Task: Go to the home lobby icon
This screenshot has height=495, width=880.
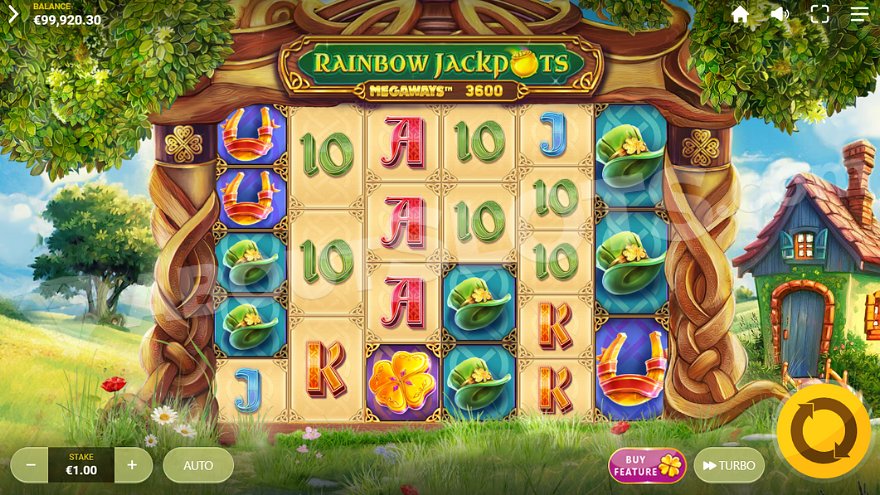Action: (740, 14)
